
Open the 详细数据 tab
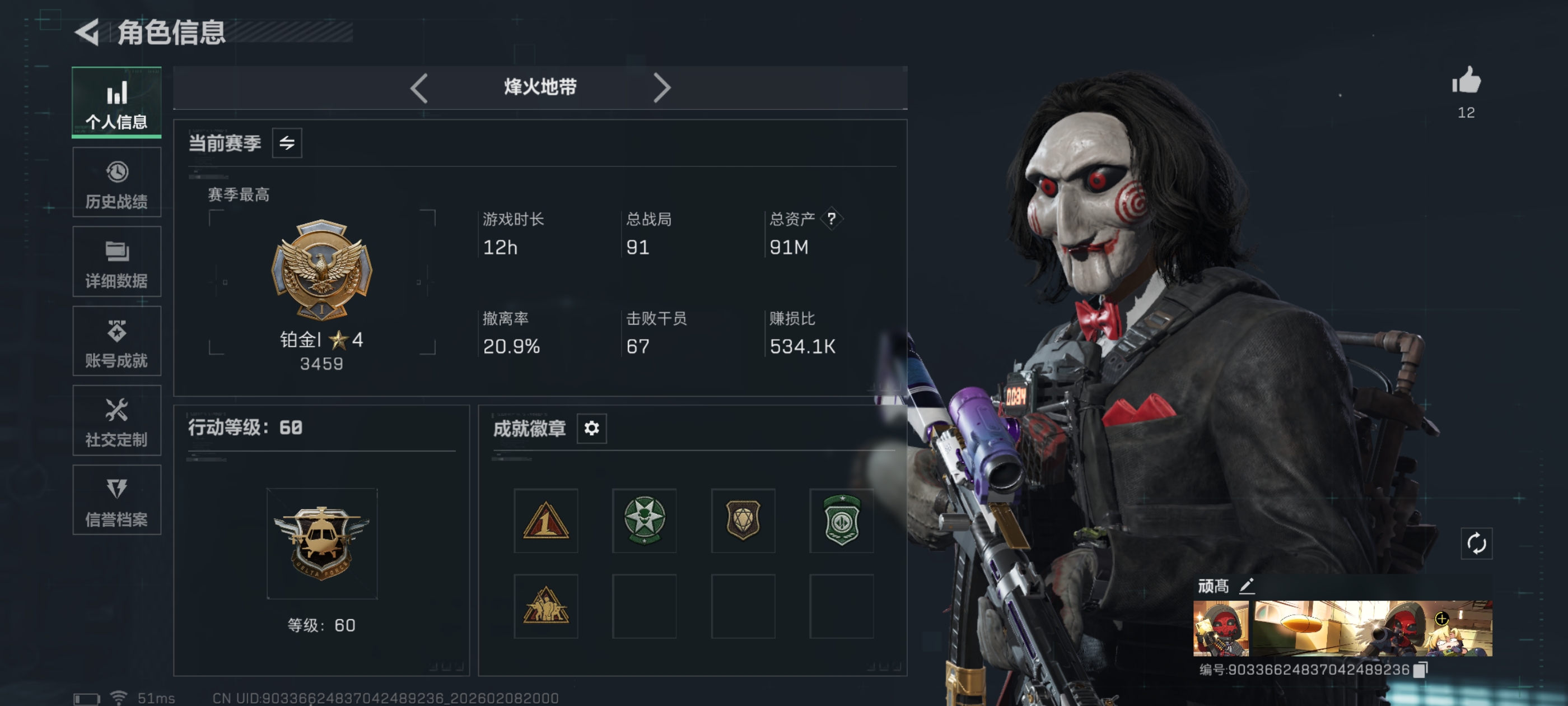[116, 262]
